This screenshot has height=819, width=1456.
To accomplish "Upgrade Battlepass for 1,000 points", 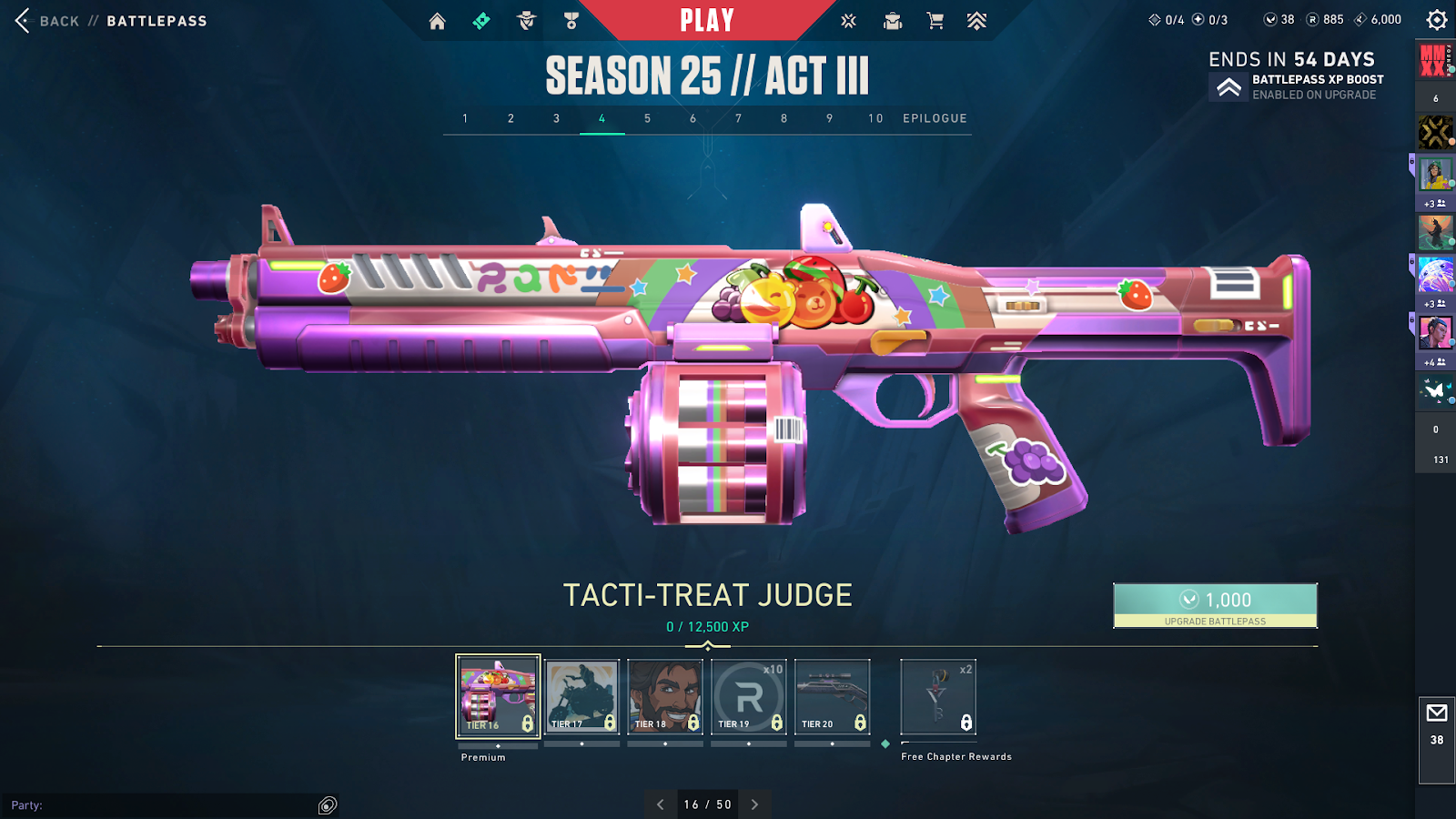I will [1215, 605].
